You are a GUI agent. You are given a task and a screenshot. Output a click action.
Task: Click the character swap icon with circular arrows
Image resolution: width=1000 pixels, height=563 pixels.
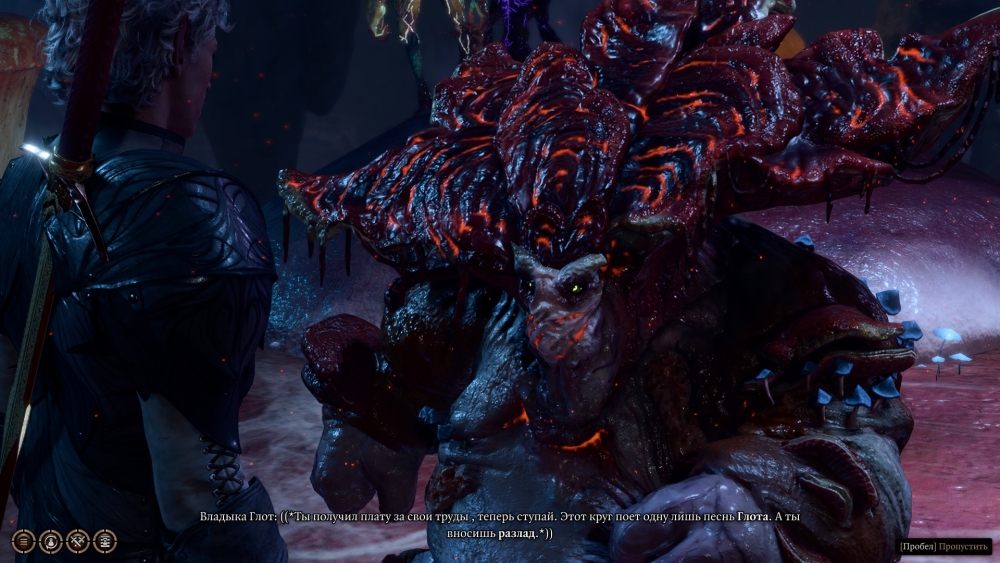coord(50,541)
